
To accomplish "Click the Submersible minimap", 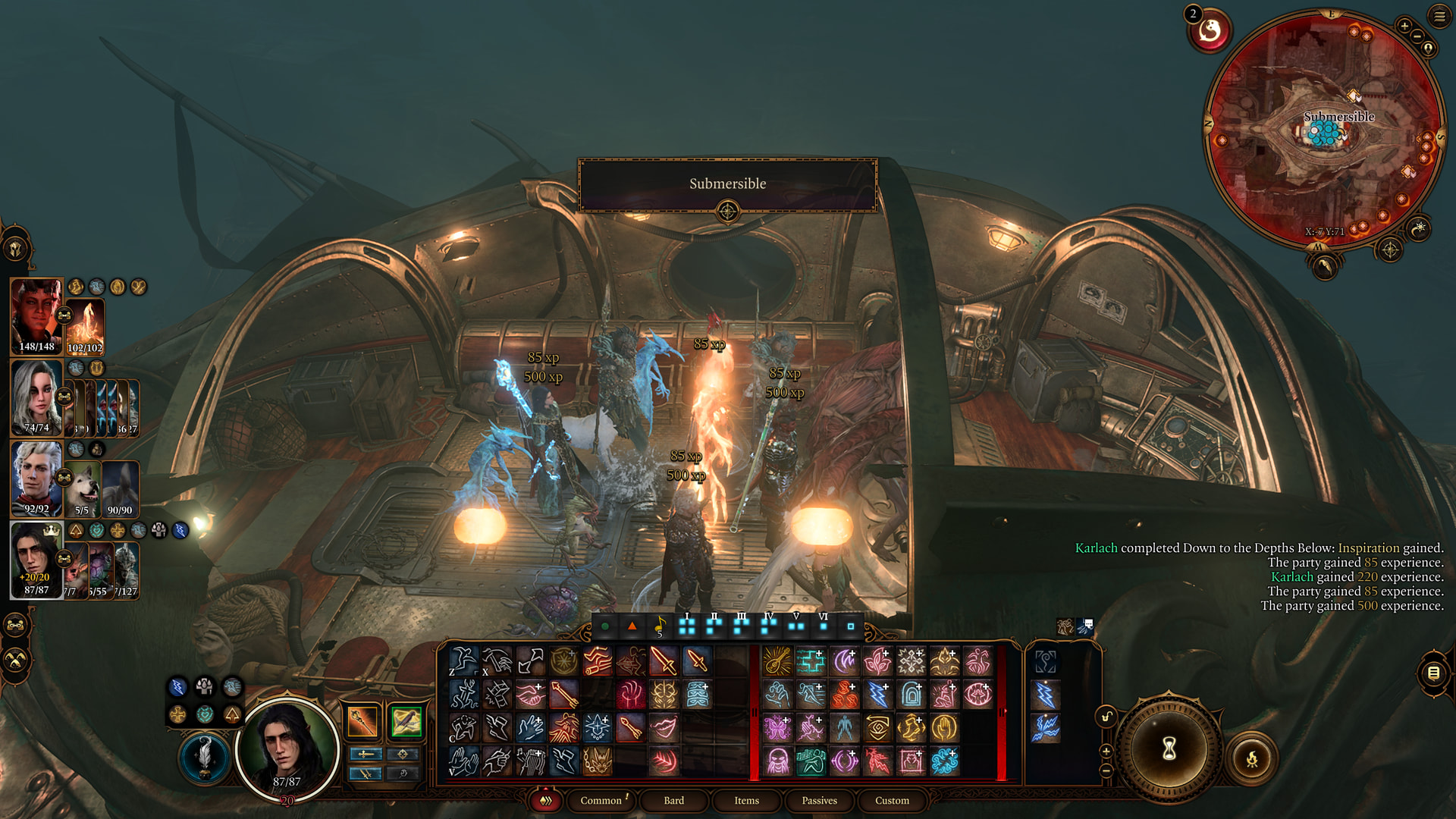I will coord(1323,133).
